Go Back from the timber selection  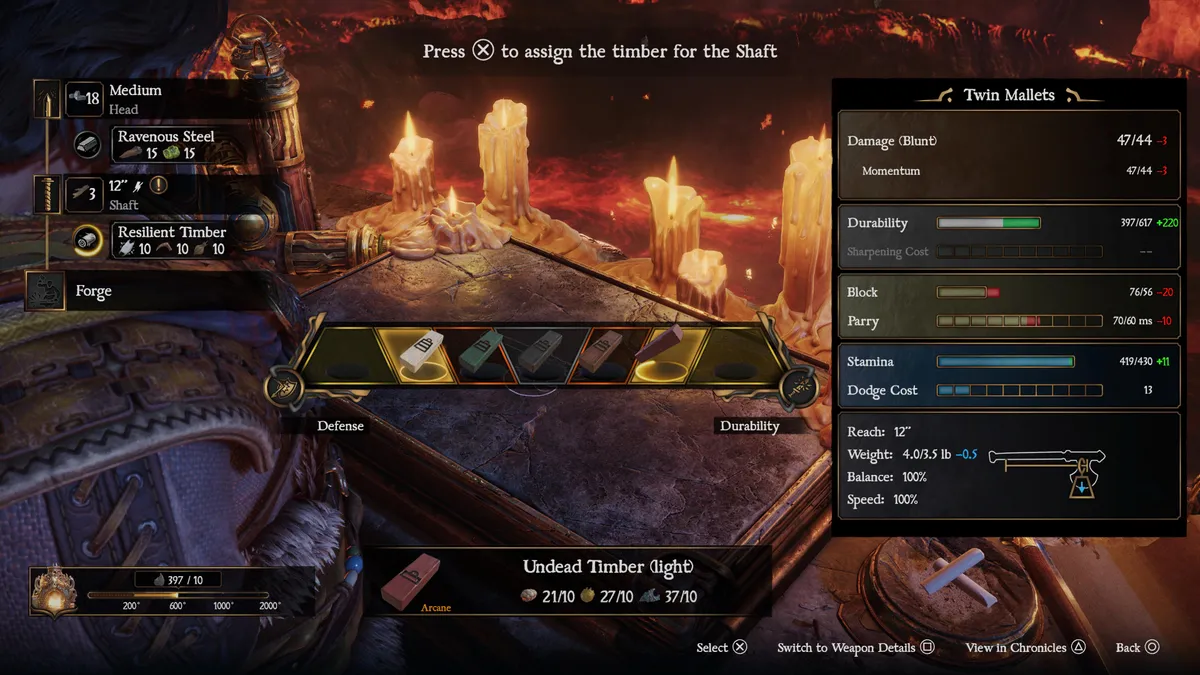pyautogui.click(x=1138, y=647)
